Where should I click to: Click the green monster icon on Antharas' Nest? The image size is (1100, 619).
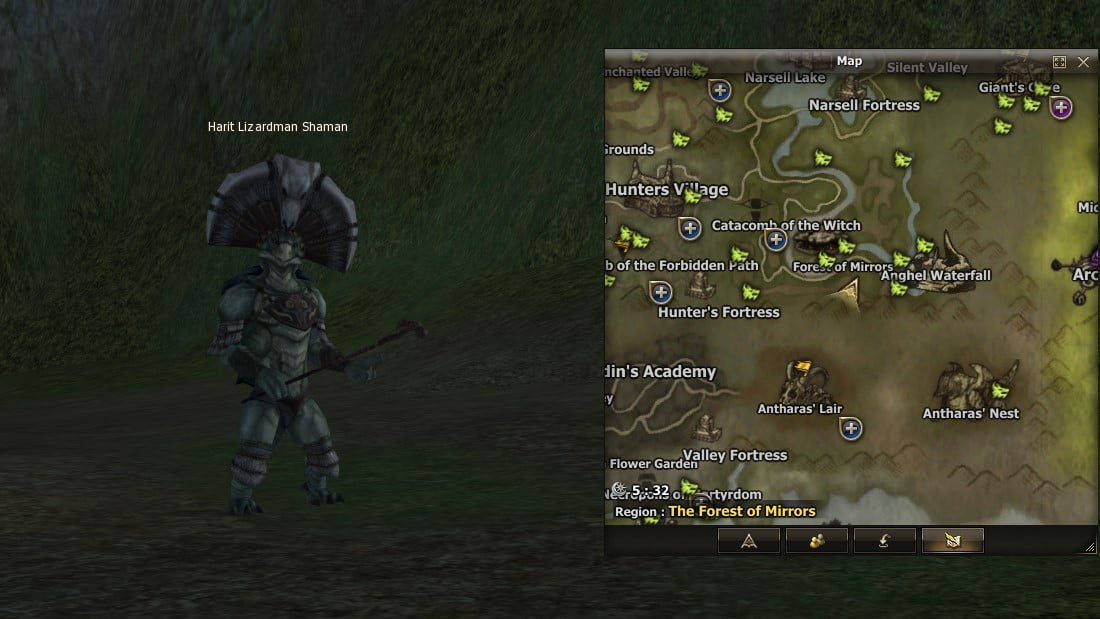(999, 390)
